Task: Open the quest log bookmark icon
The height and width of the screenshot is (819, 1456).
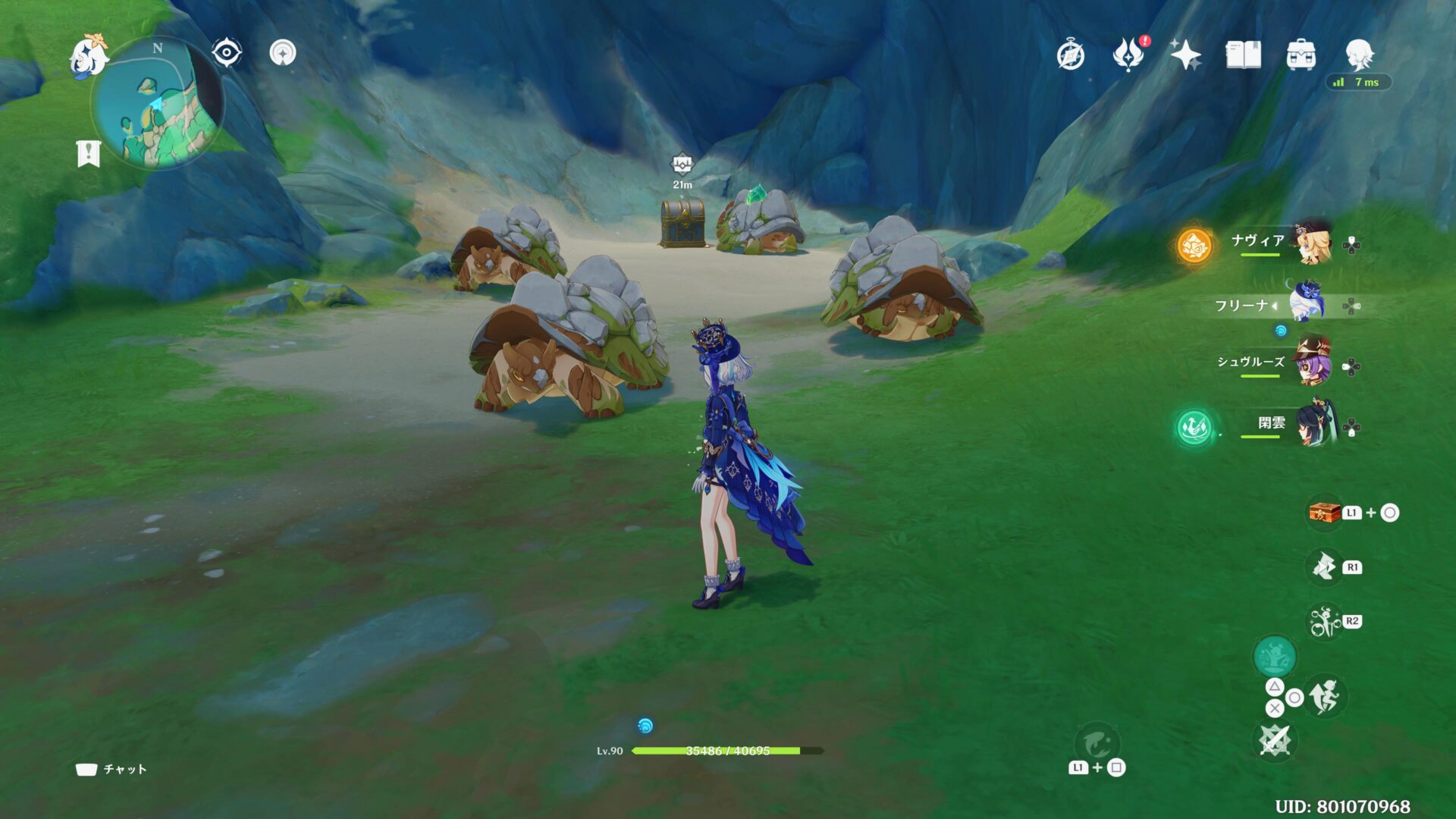Action: [89, 153]
